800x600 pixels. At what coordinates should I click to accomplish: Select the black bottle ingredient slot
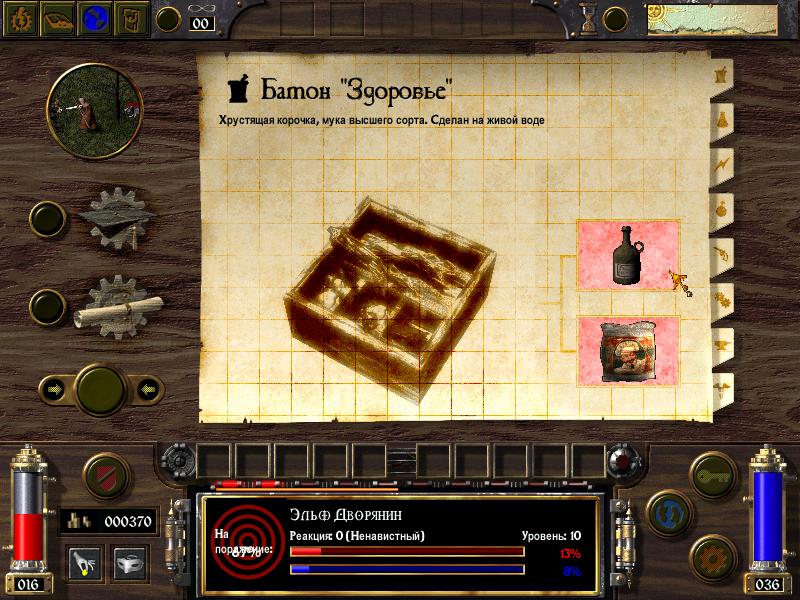click(x=628, y=256)
